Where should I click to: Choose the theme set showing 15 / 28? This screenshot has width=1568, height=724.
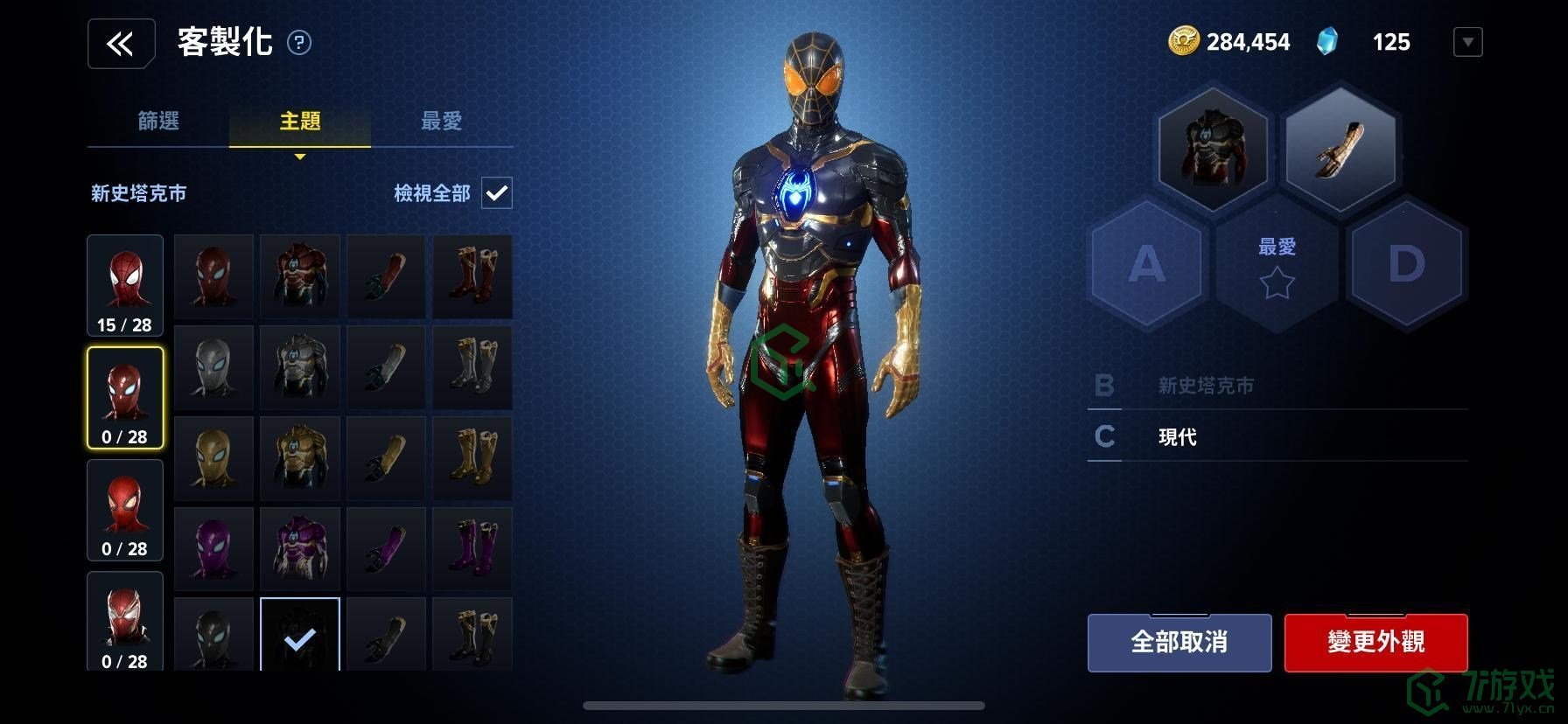click(x=125, y=285)
